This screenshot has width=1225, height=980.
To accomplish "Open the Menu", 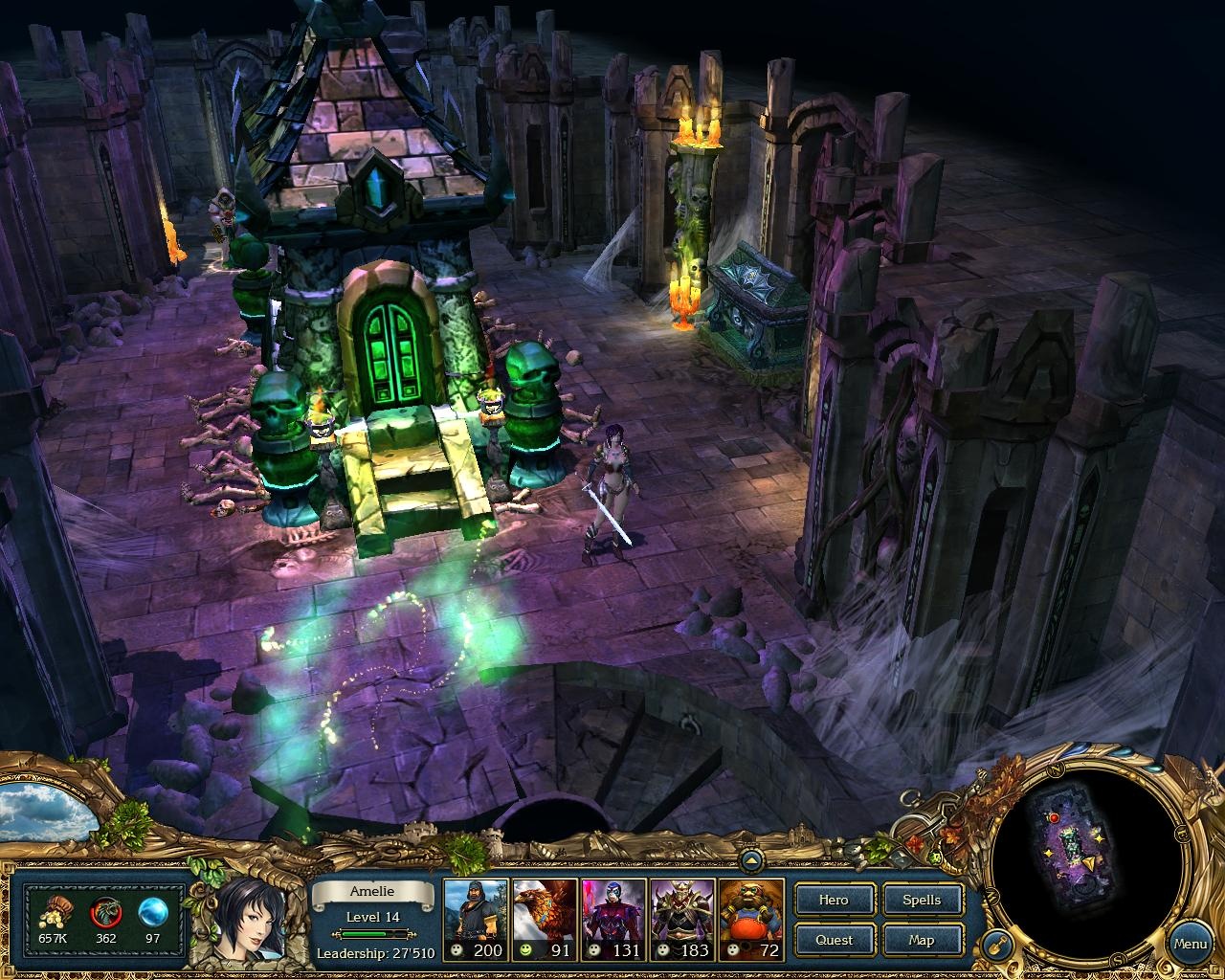I will pos(1190,944).
